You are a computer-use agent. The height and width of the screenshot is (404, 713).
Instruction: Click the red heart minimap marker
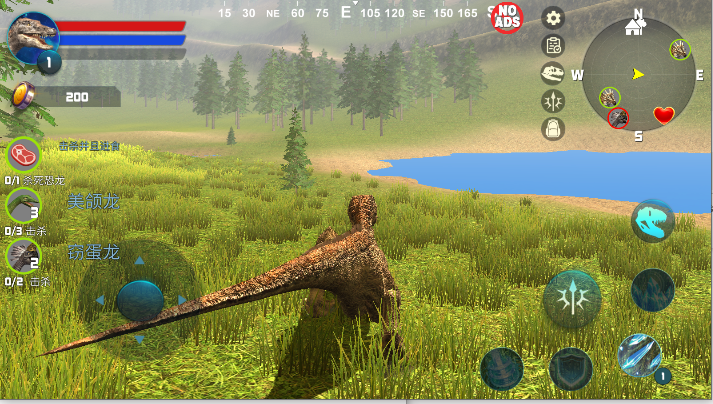[664, 115]
